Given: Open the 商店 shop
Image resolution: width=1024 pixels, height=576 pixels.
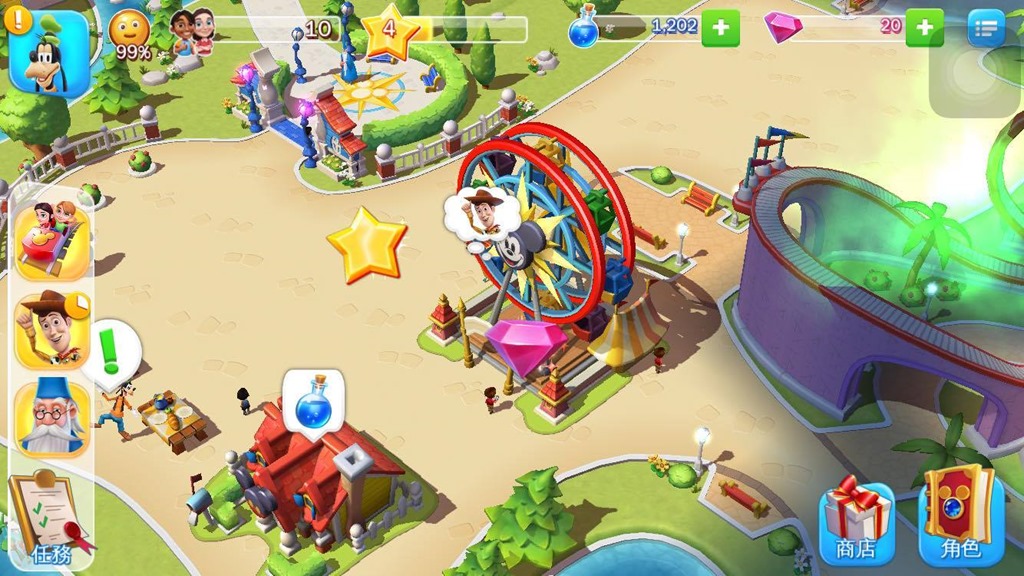Looking at the screenshot, I should [x=855, y=522].
